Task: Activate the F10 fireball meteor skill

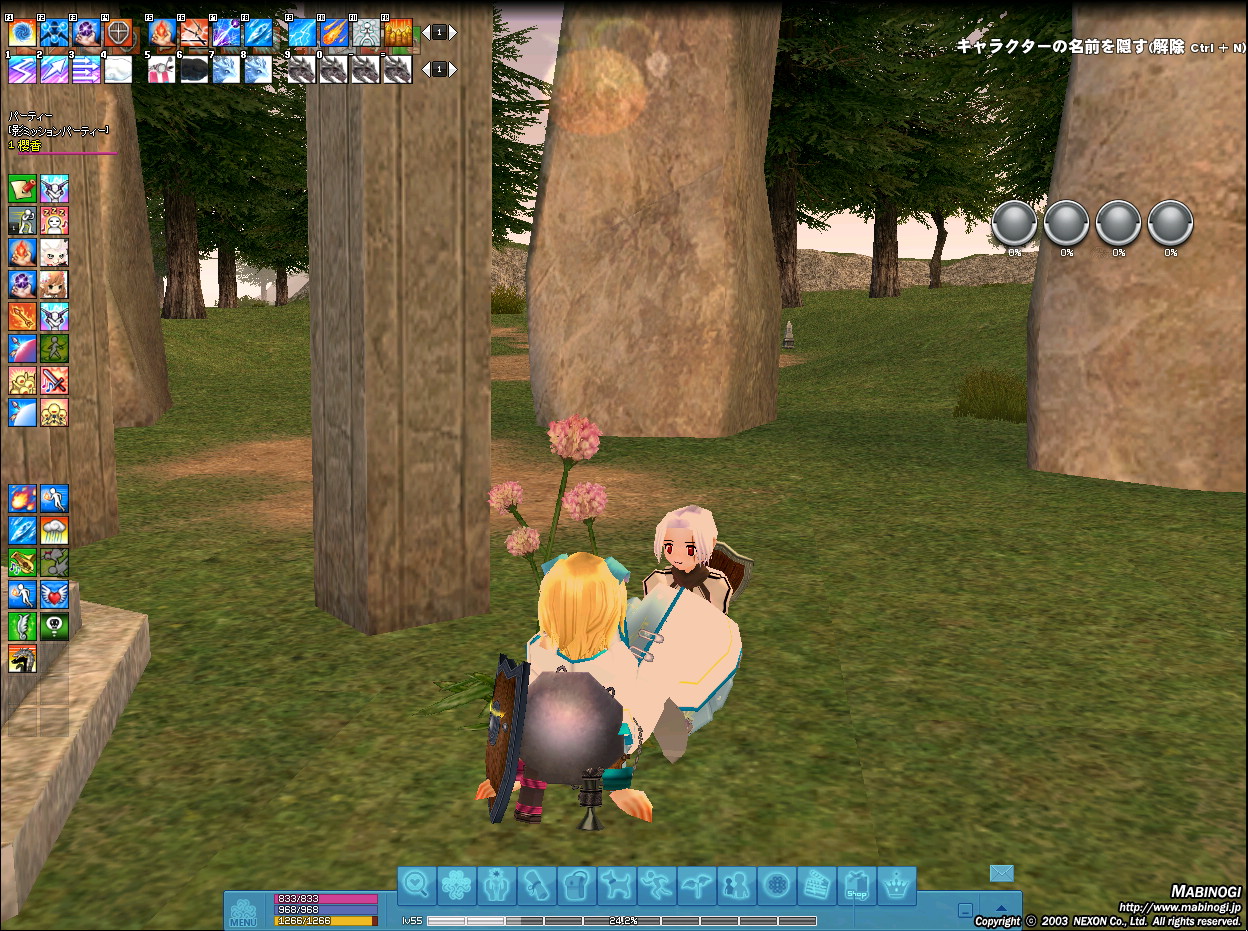Action: point(334,33)
